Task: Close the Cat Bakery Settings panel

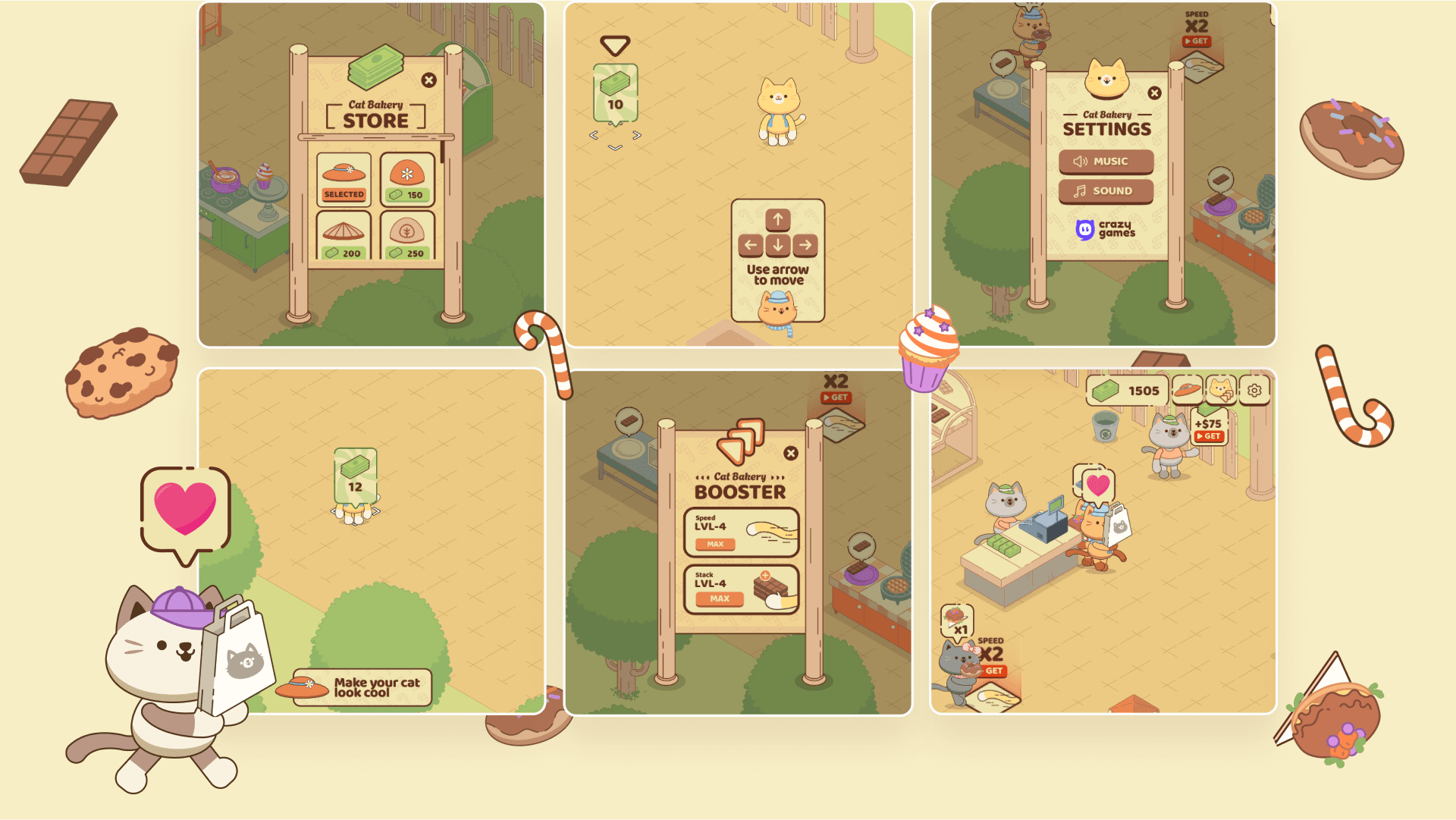Action: coord(1154,93)
